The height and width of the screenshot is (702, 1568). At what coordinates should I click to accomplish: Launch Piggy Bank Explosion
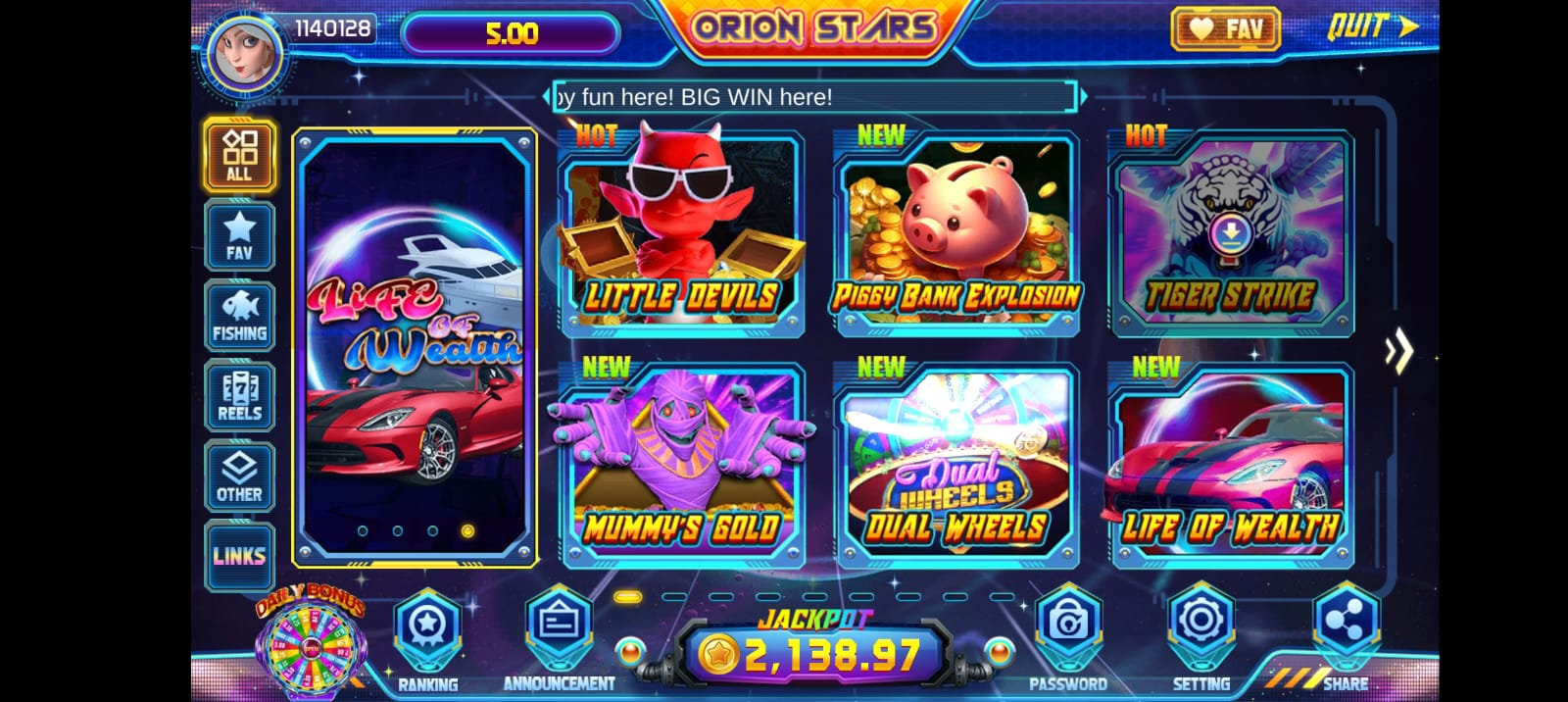click(955, 235)
